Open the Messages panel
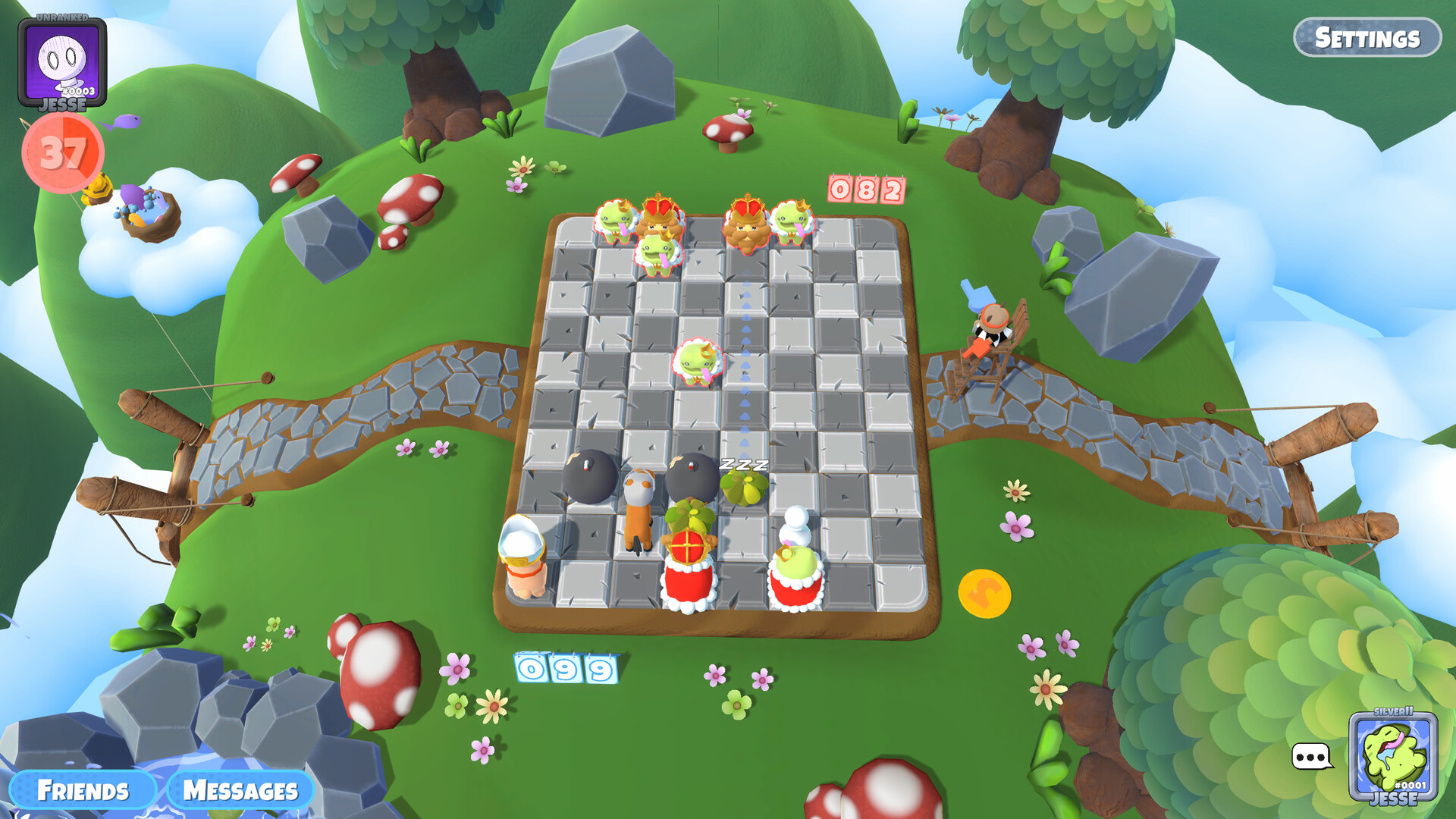 [x=240, y=790]
